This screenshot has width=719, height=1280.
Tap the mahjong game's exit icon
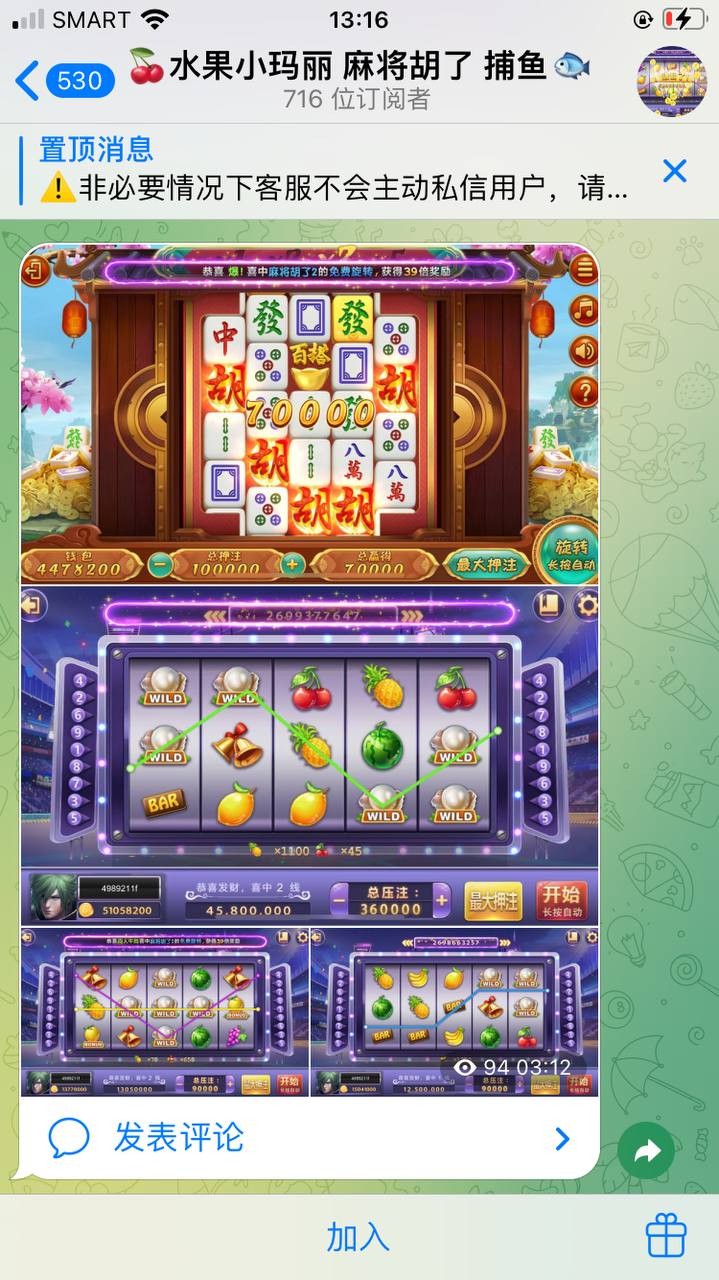point(35,270)
